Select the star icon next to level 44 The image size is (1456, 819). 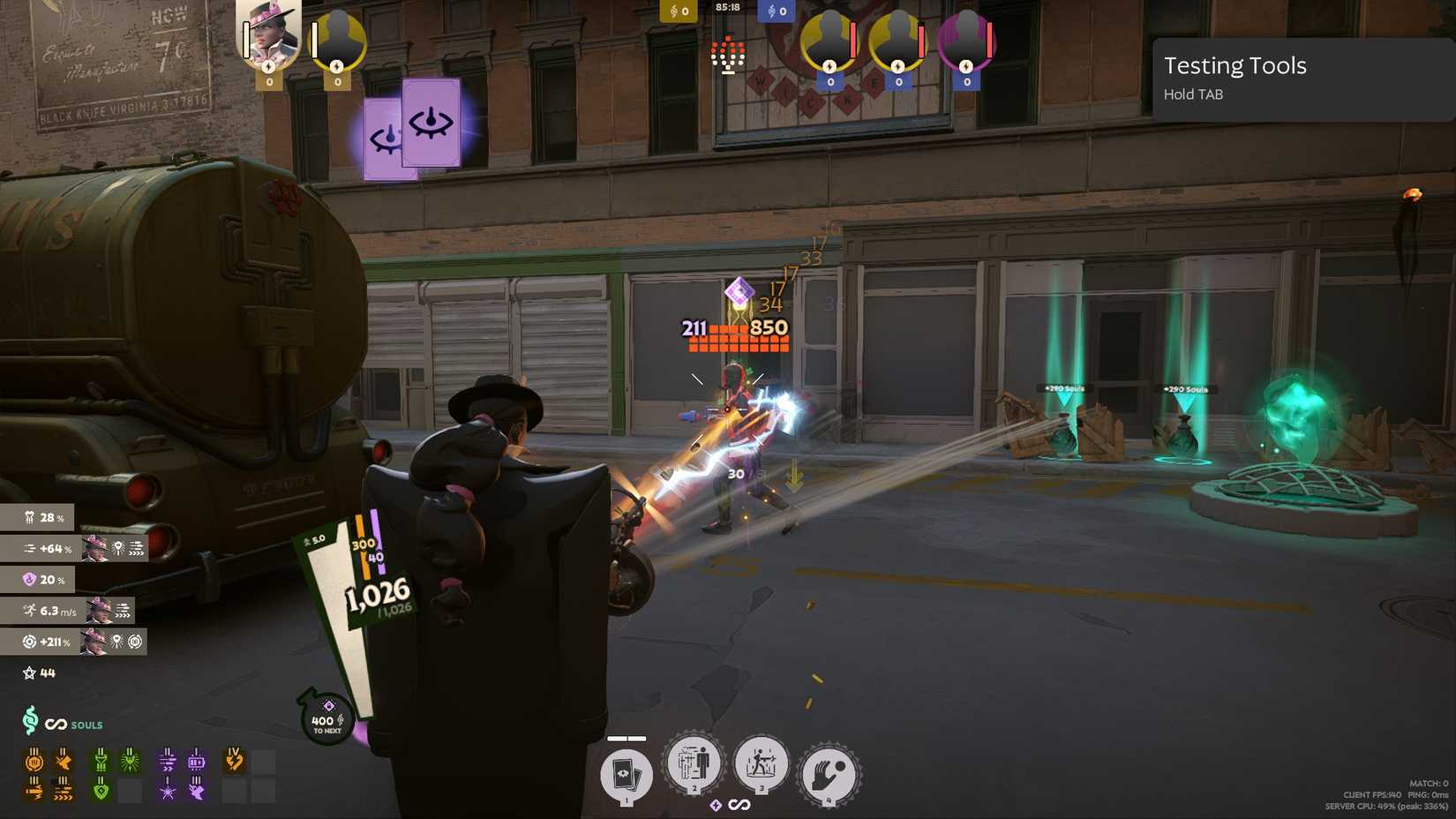[28, 672]
